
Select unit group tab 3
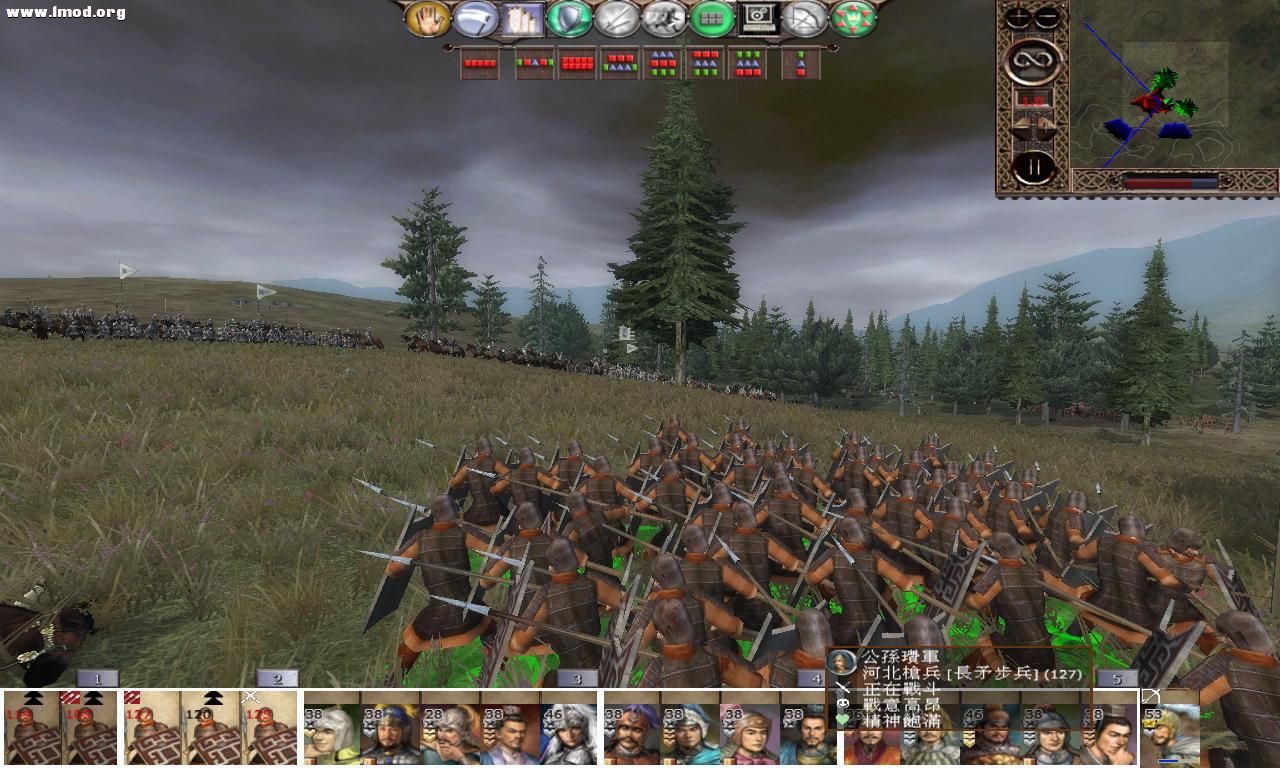tap(577, 678)
